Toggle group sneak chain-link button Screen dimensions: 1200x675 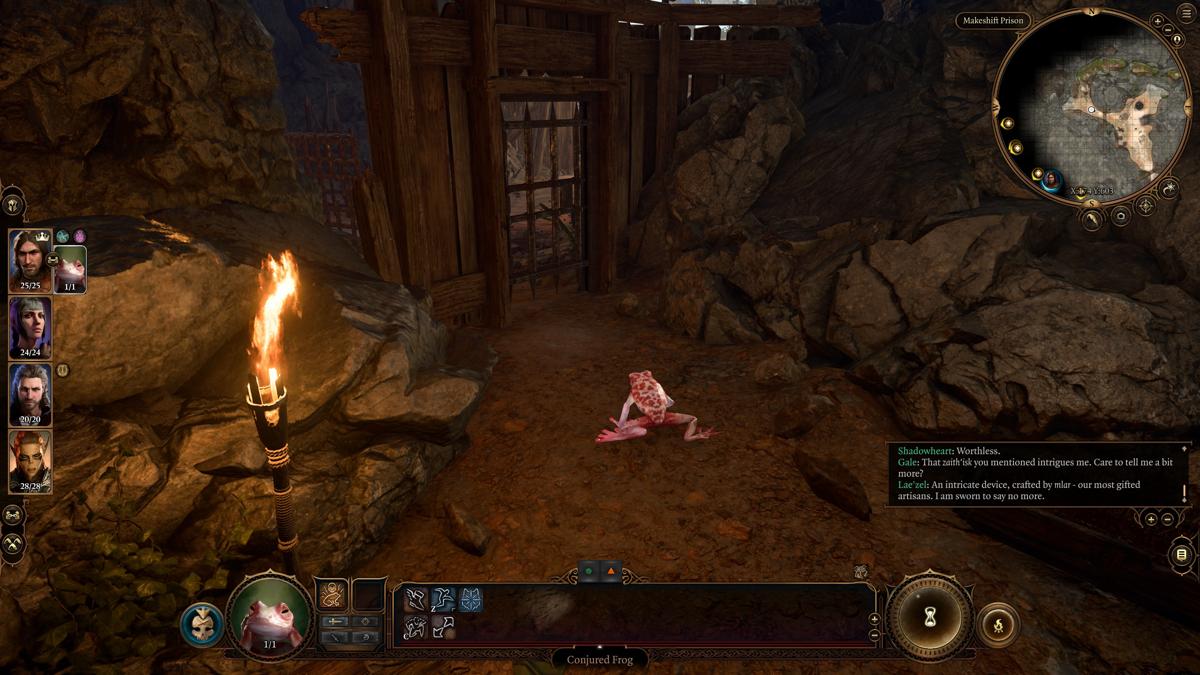click(13, 515)
